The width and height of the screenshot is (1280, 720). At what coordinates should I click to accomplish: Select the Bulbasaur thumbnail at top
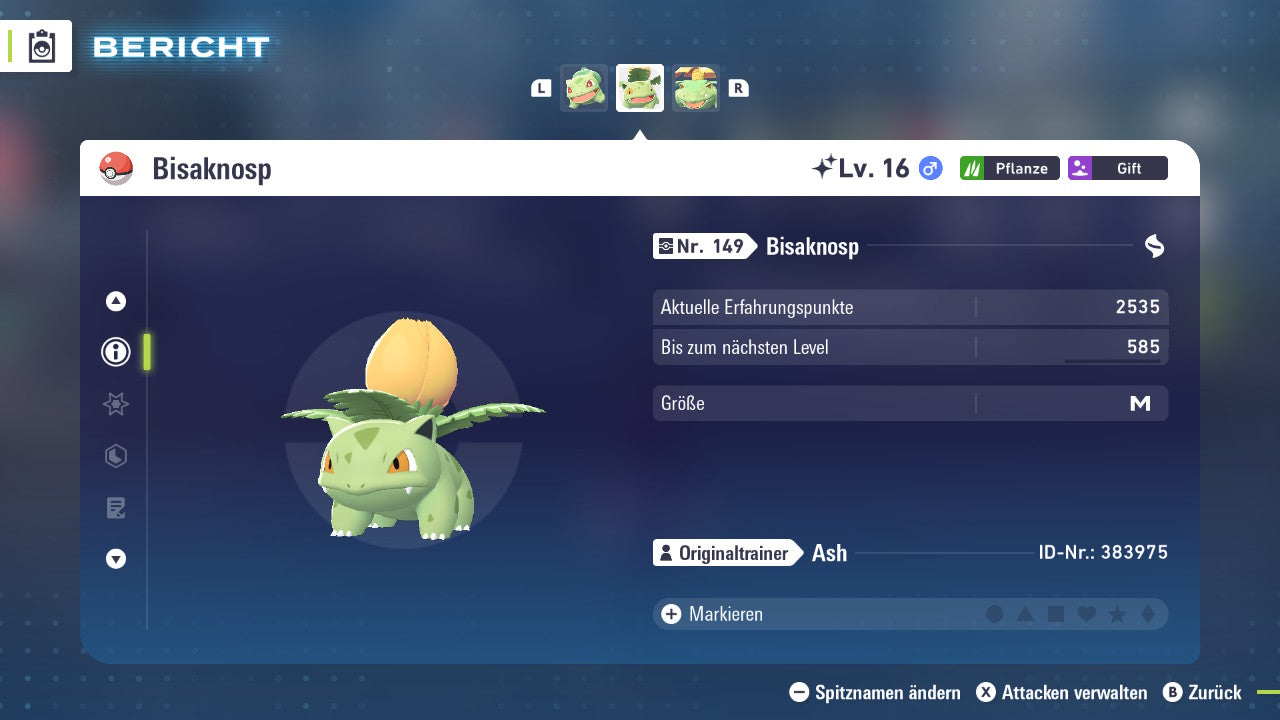tap(584, 88)
